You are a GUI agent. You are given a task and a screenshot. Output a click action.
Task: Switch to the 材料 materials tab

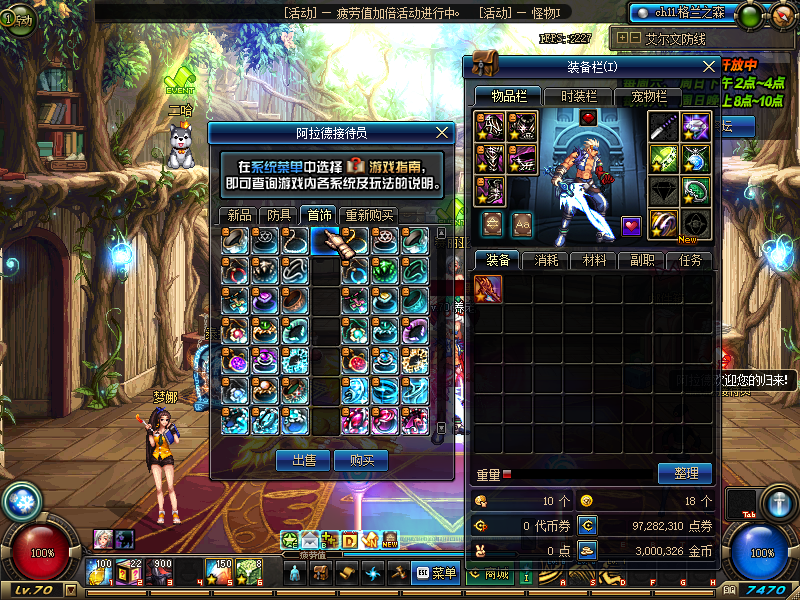tap(594, 260)
